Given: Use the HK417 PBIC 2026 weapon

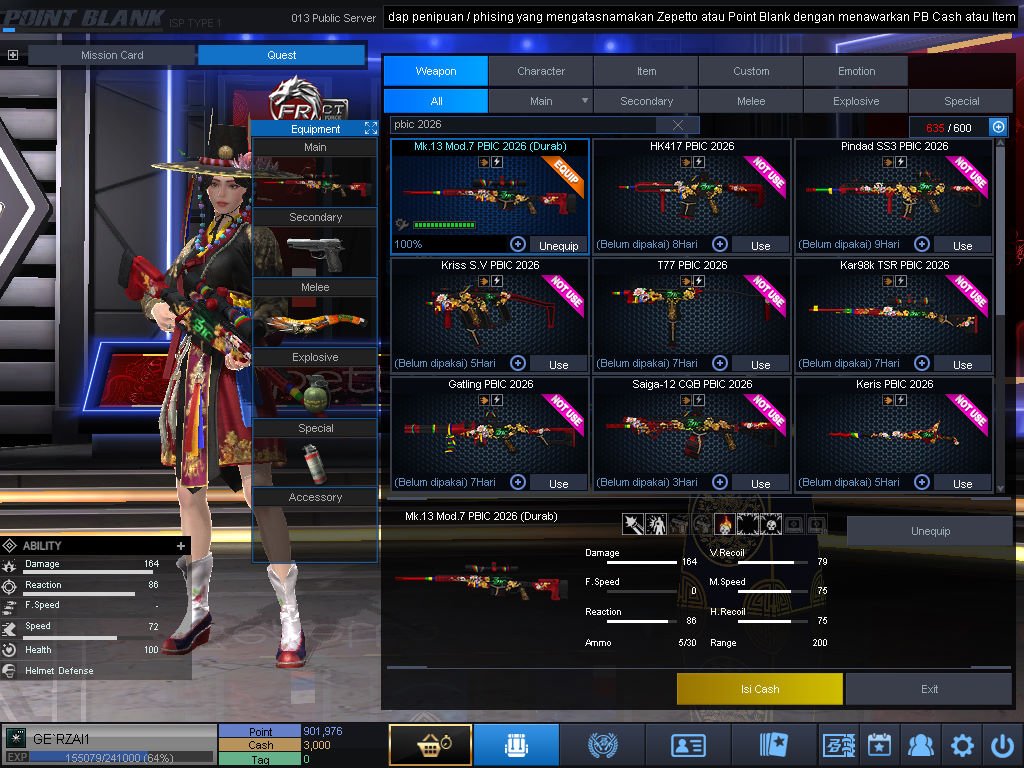Looking at the screenshot, I should 761,245.
